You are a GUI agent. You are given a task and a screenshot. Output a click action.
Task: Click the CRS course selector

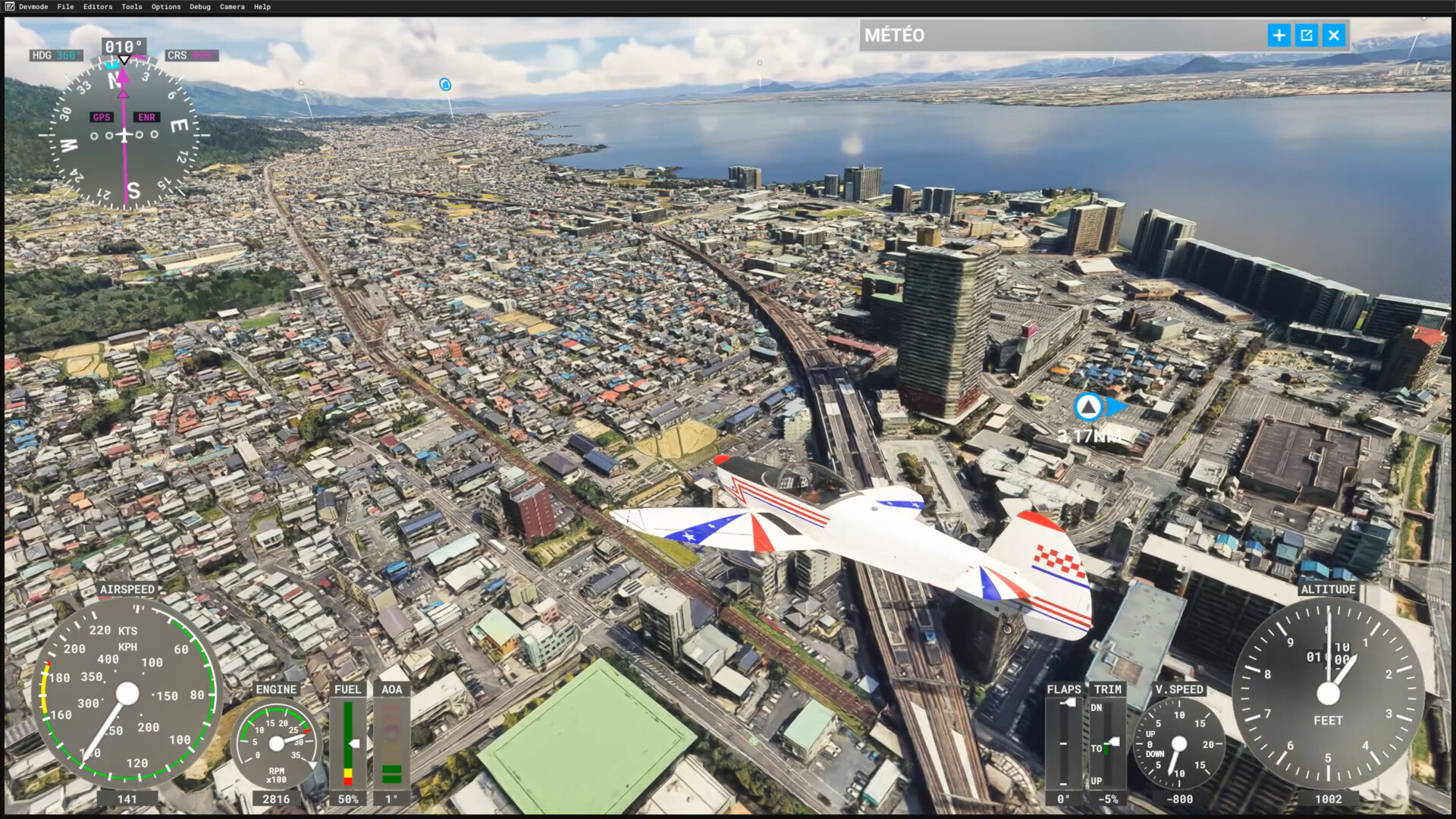191,55
